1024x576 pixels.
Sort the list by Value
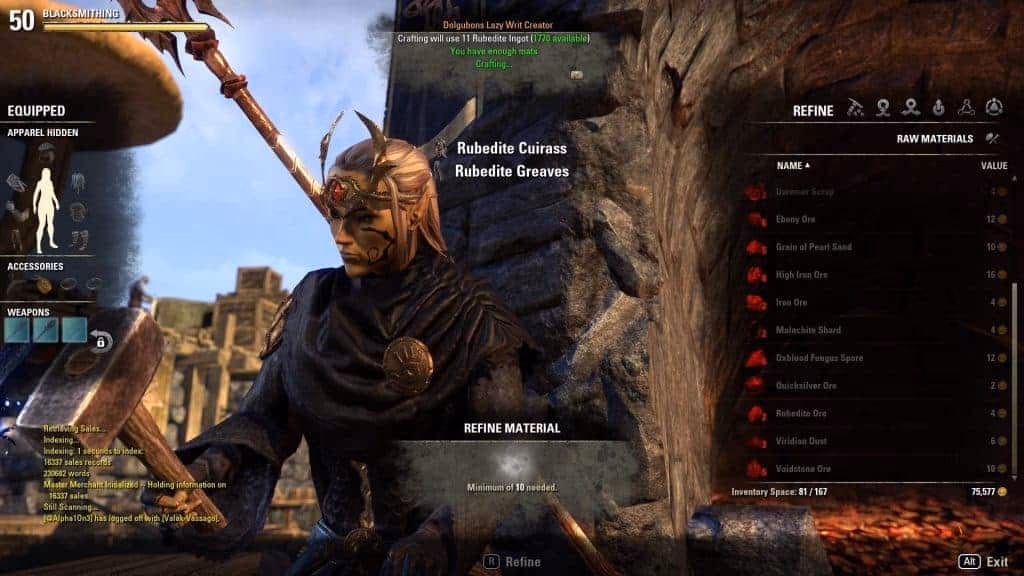click(993, 165)
